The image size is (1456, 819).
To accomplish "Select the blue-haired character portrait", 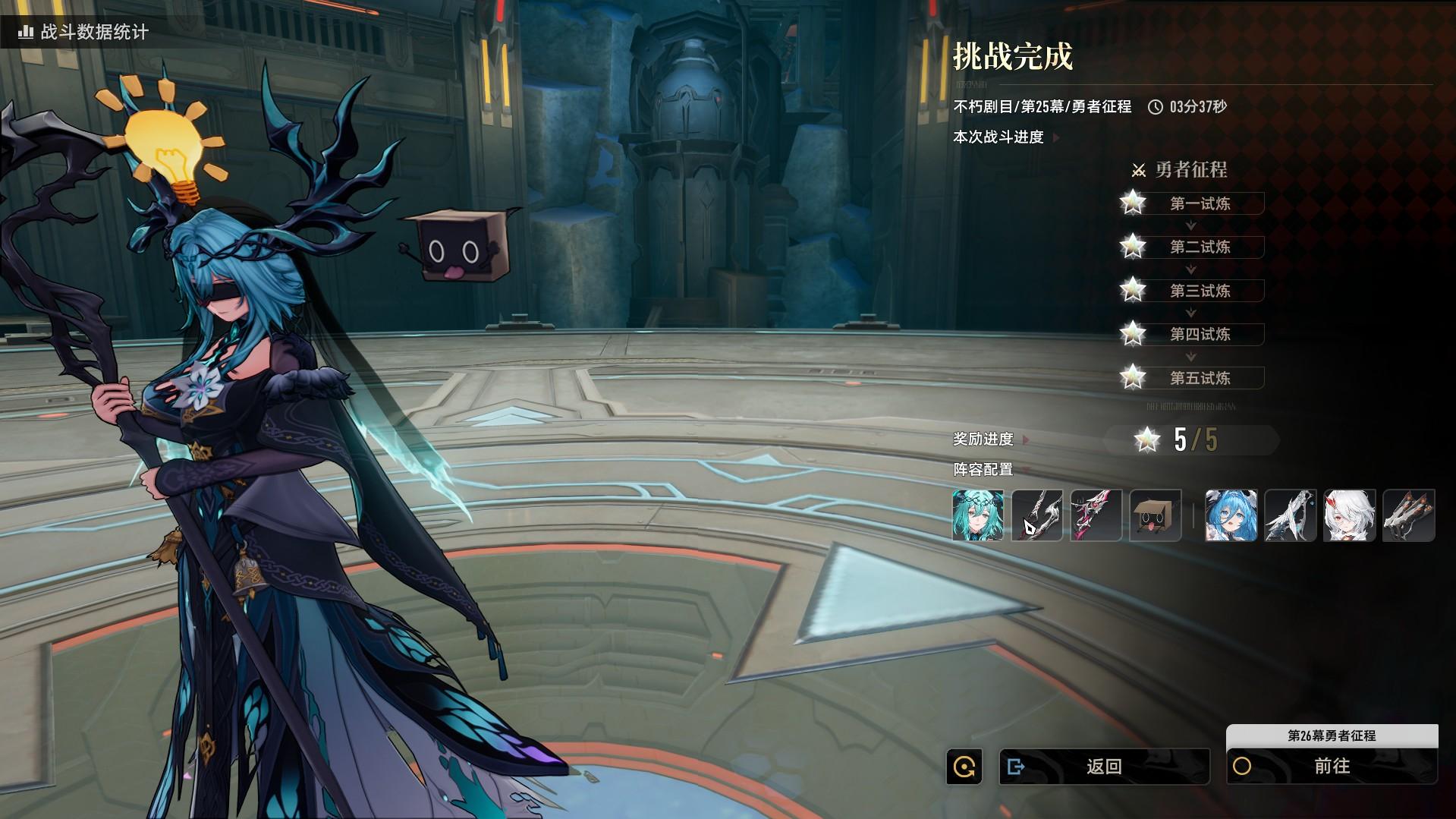I will (x=1231, y=515).
